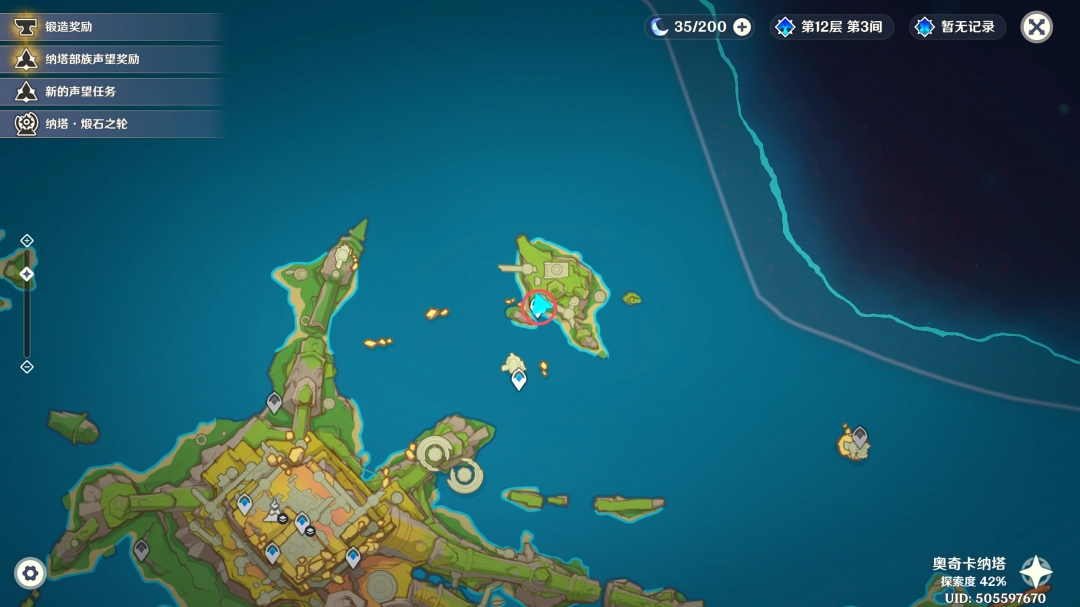Click the map zoom slider handle
Image resolution: width=1080 pixels, height=607 pixels.
click(27, 274)
